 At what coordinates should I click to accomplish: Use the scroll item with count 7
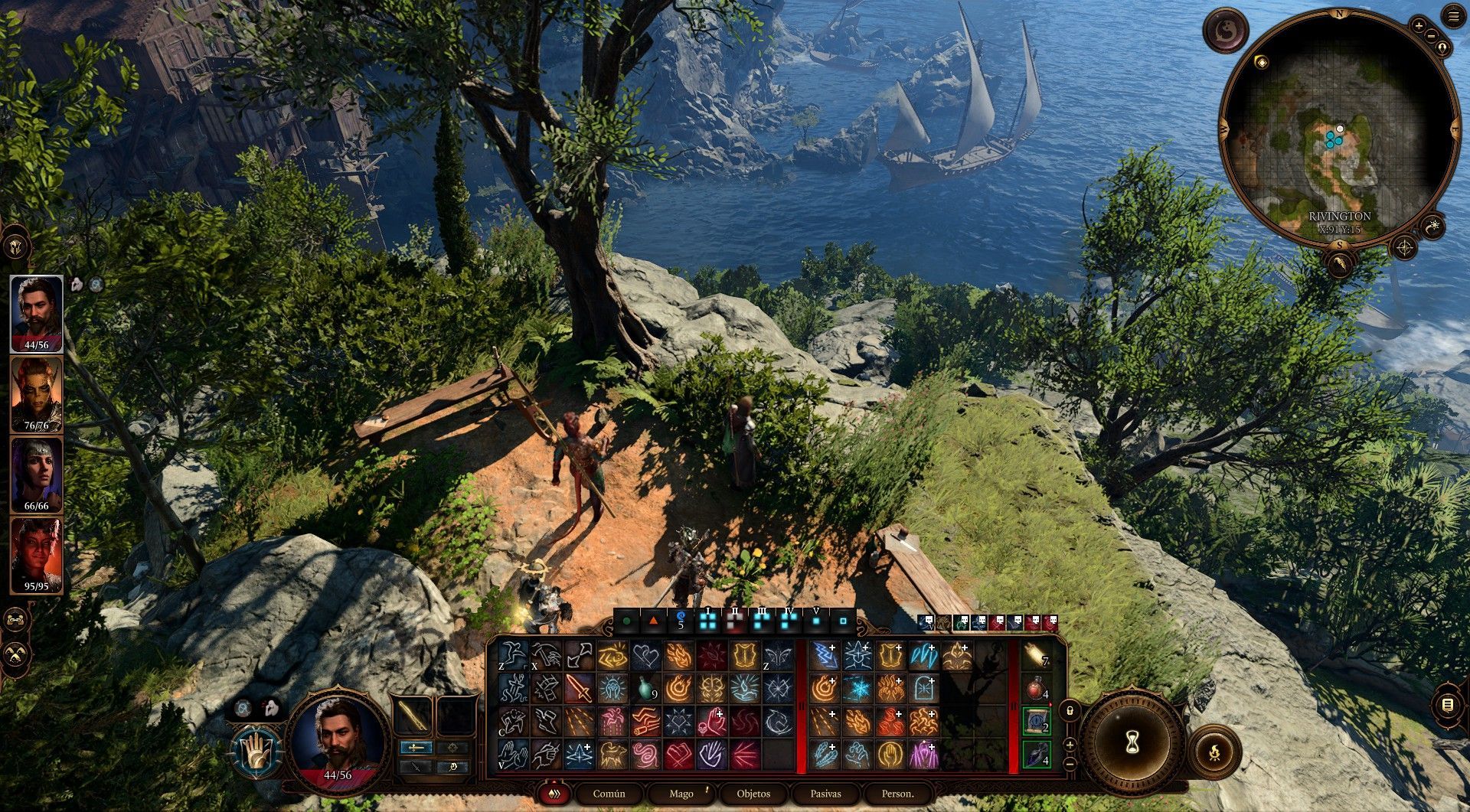tap(1035, 656)
